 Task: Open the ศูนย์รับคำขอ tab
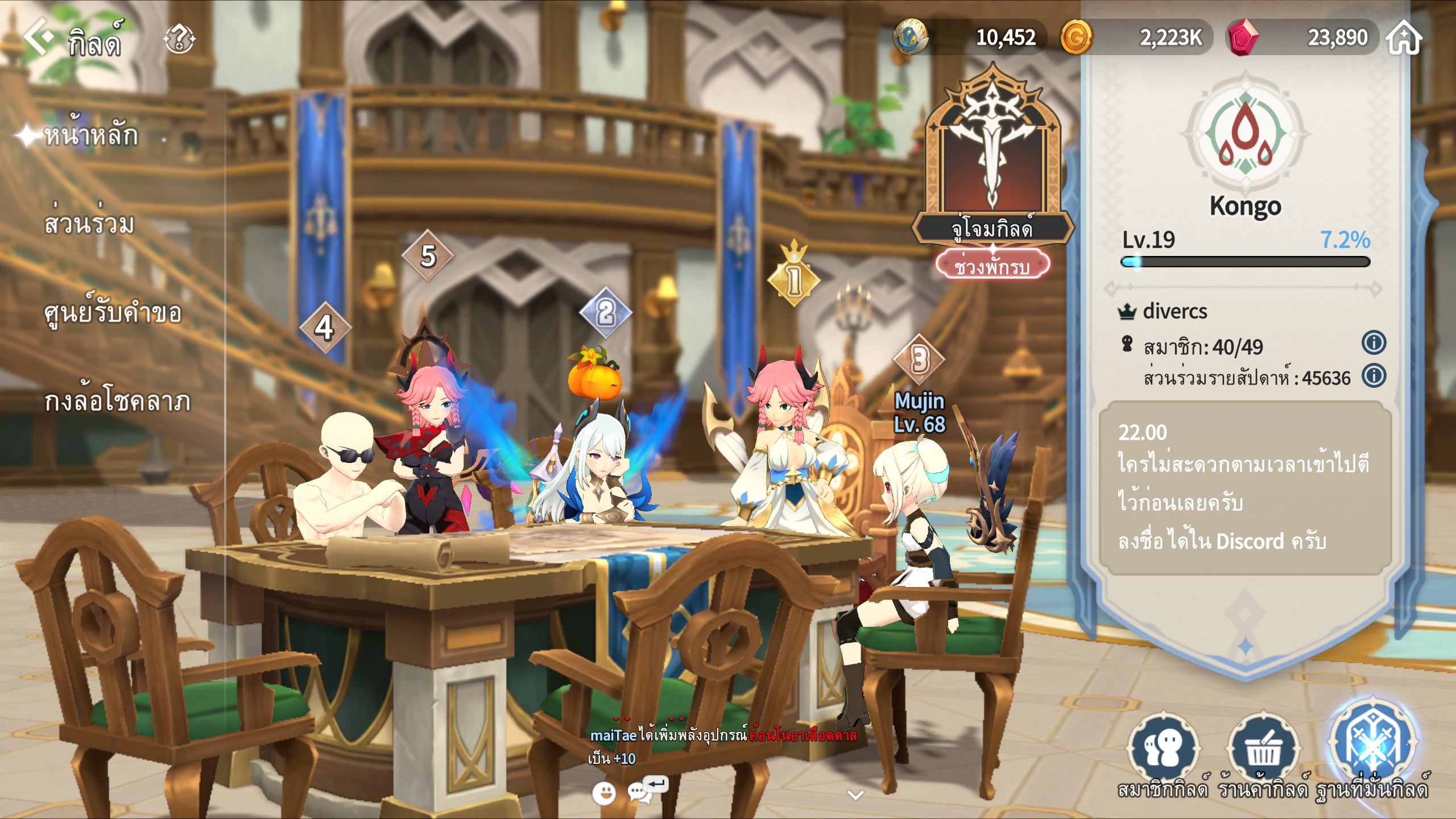tap(113, 312)
